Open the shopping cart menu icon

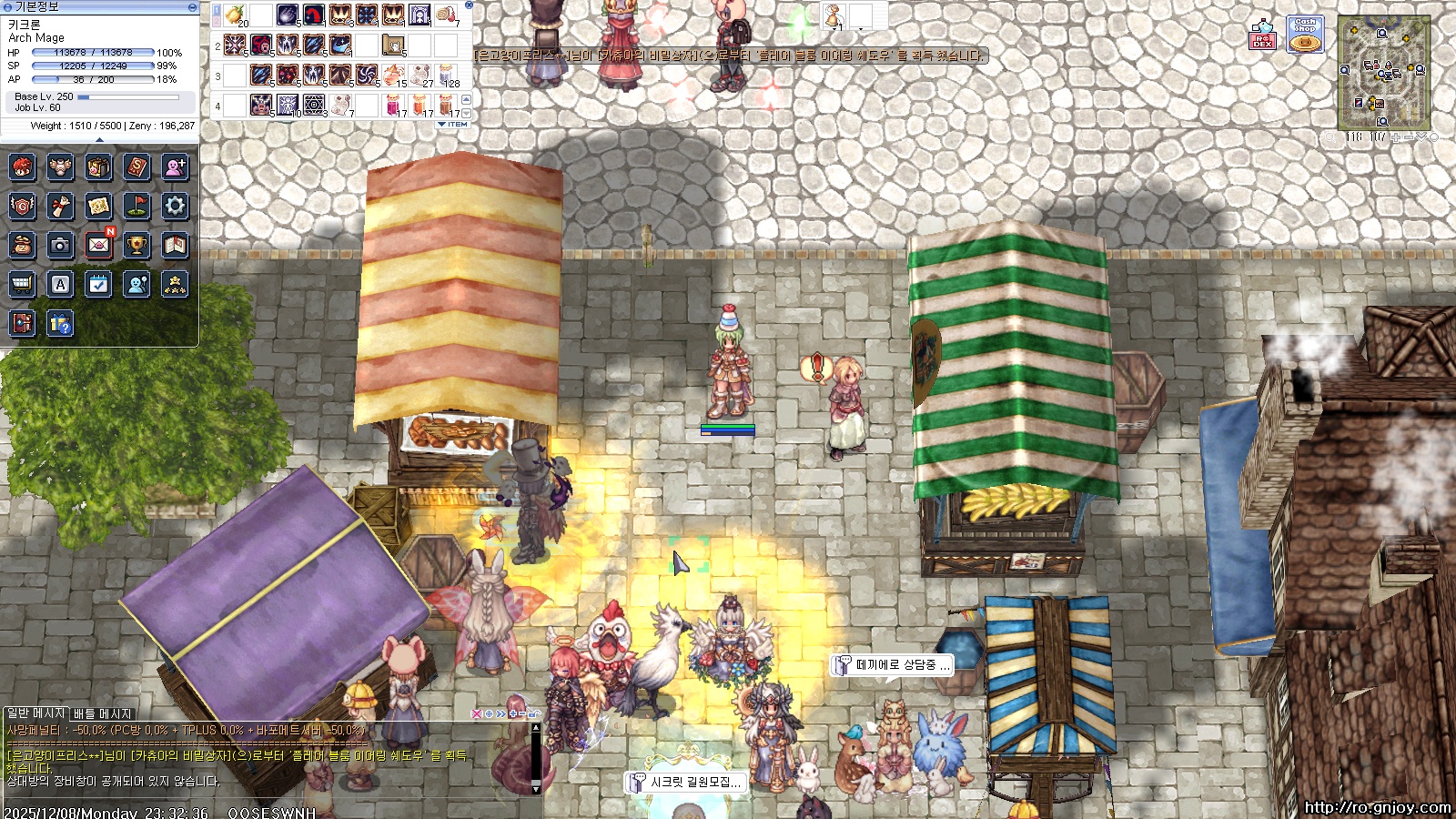pos(22,284)
